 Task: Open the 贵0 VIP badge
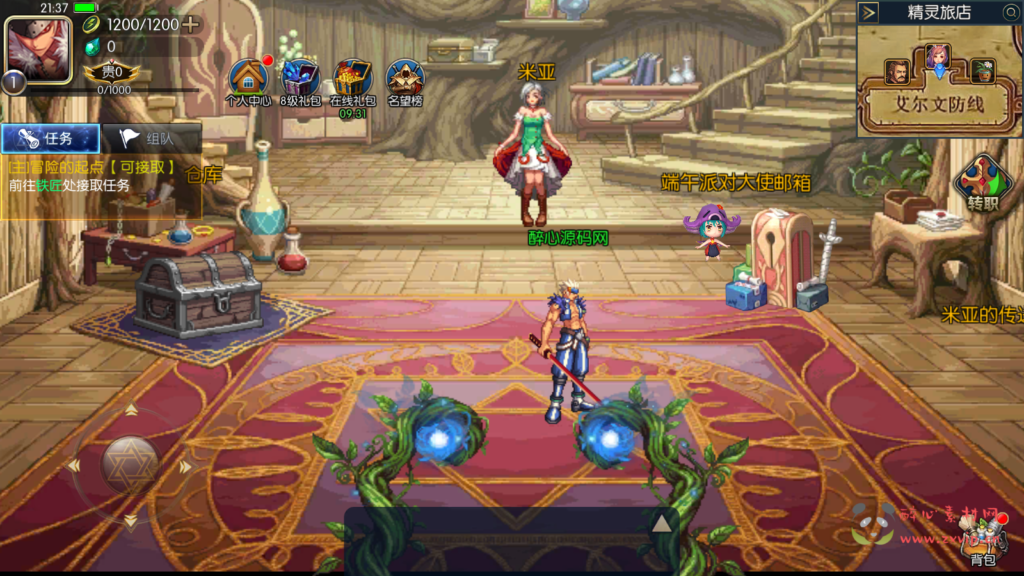(x=104, y=72)
